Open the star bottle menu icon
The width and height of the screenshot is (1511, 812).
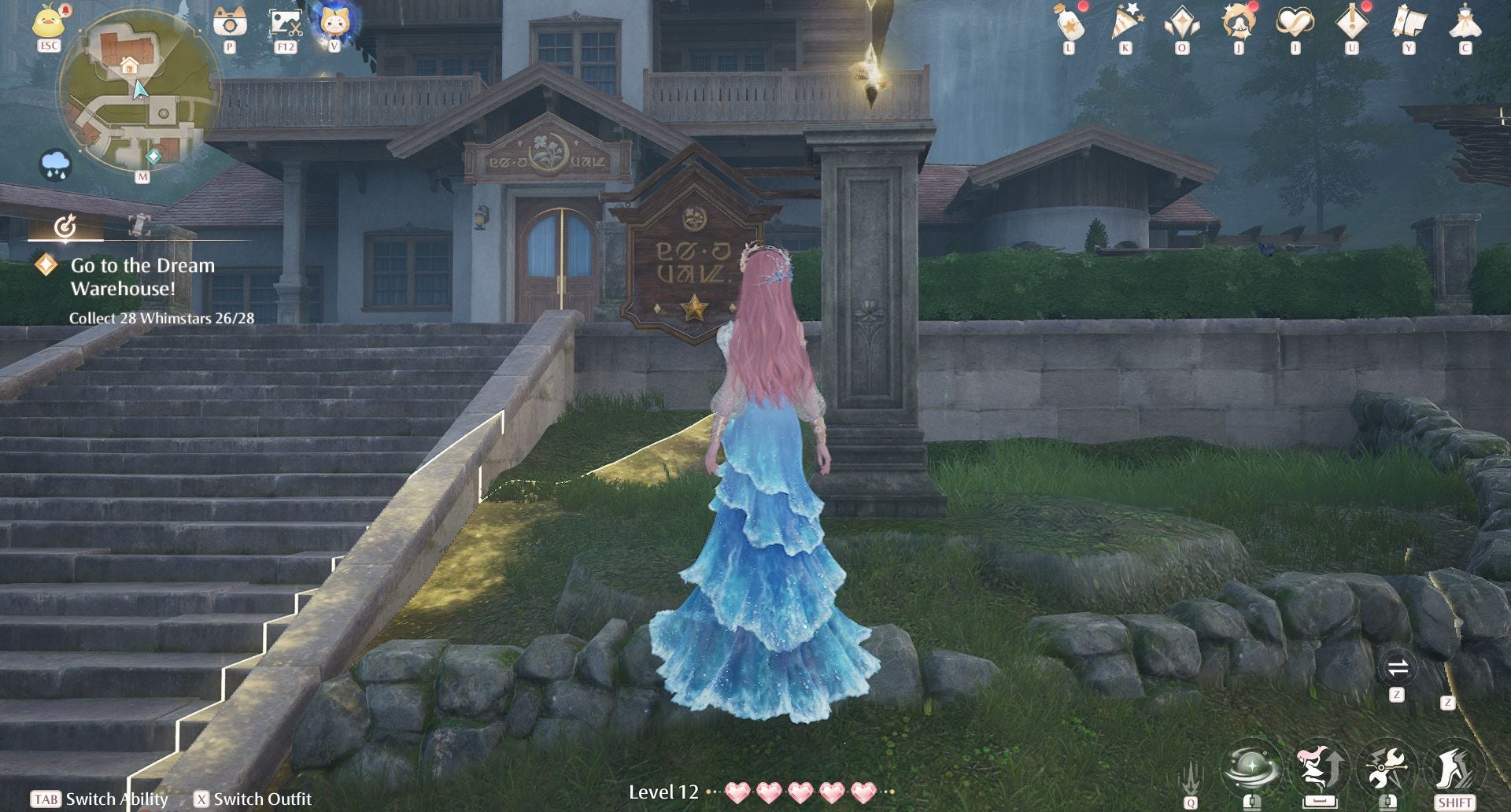pos(1069,22)
